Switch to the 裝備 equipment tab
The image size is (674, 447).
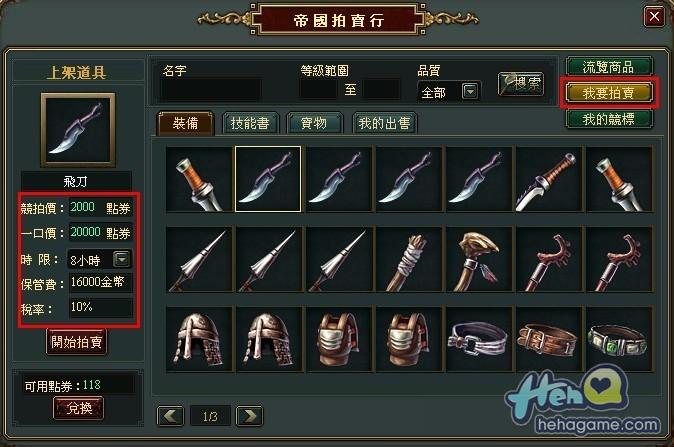[184, 123]
